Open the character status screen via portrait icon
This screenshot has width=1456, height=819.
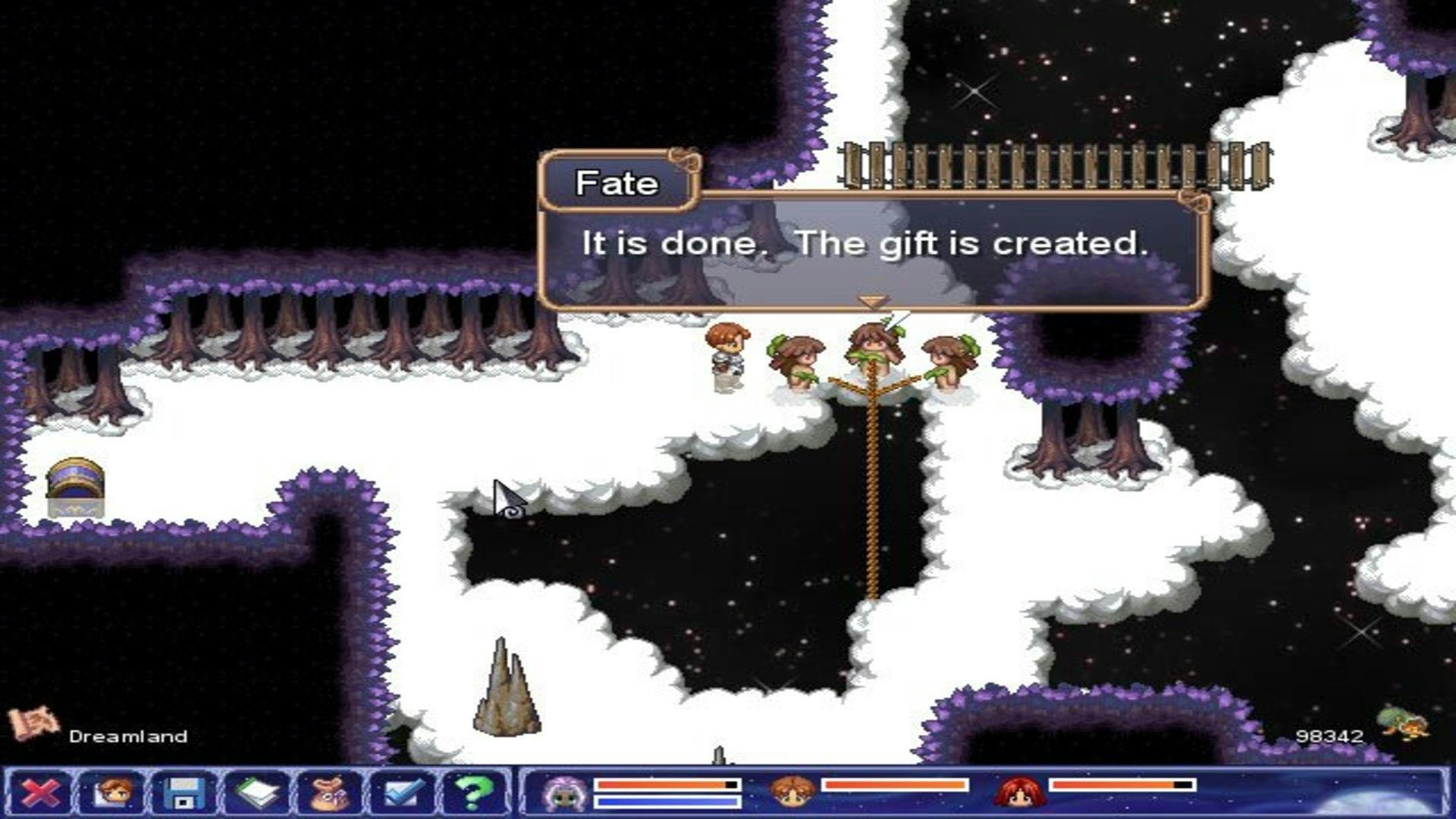111,792
